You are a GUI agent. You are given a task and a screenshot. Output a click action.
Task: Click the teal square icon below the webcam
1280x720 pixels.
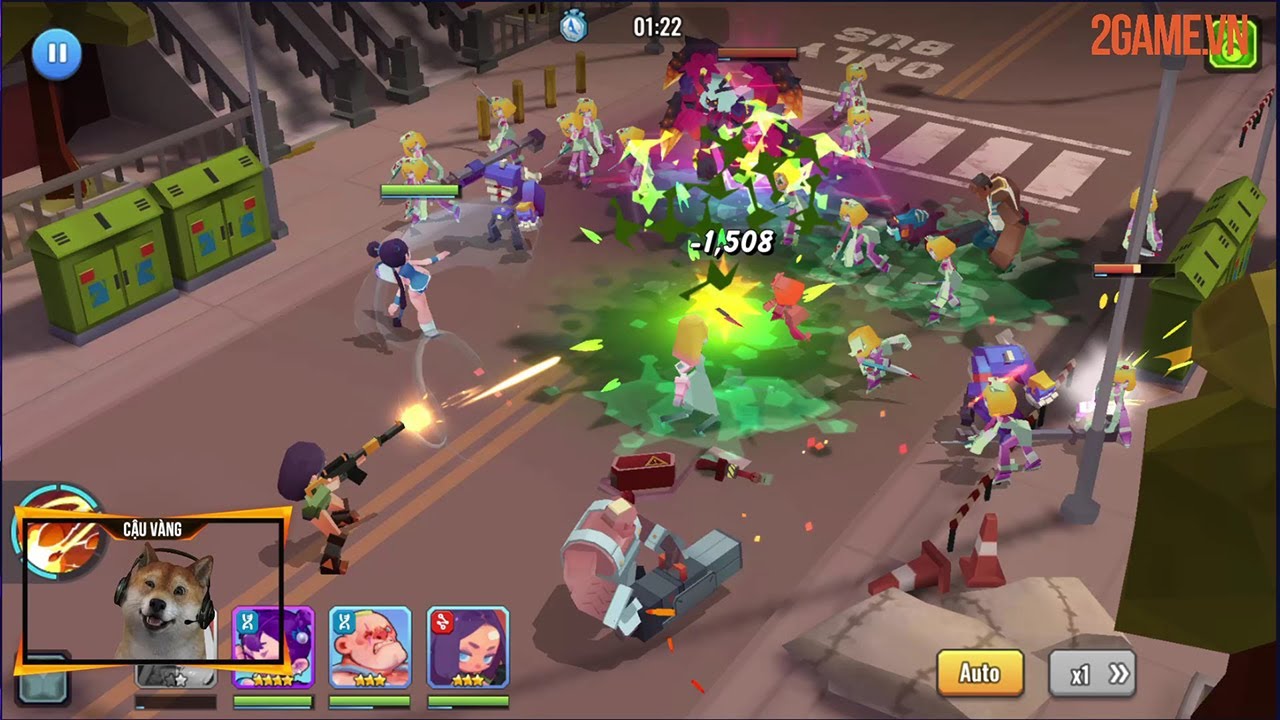point(40,685)
